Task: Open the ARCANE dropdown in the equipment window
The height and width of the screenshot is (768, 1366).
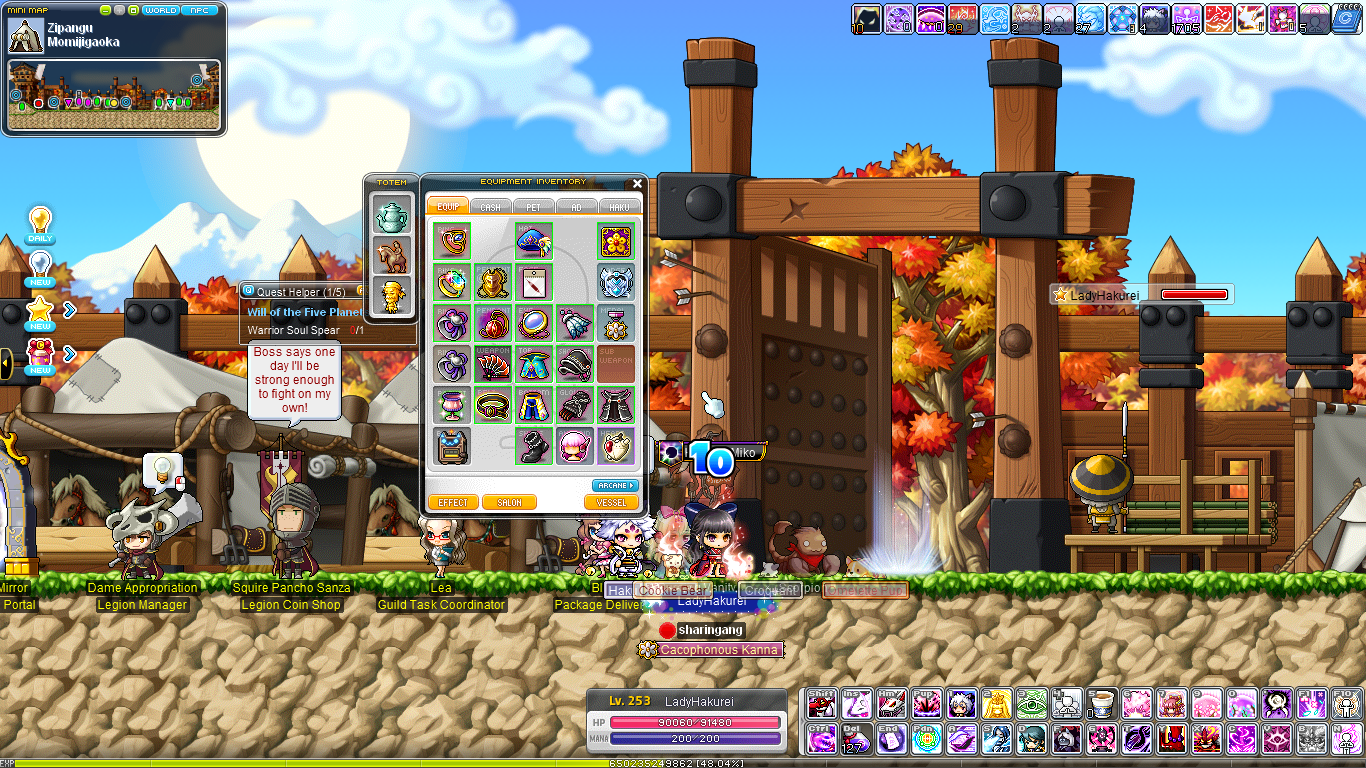Action: pyautogui.click(x=613, y=485)
